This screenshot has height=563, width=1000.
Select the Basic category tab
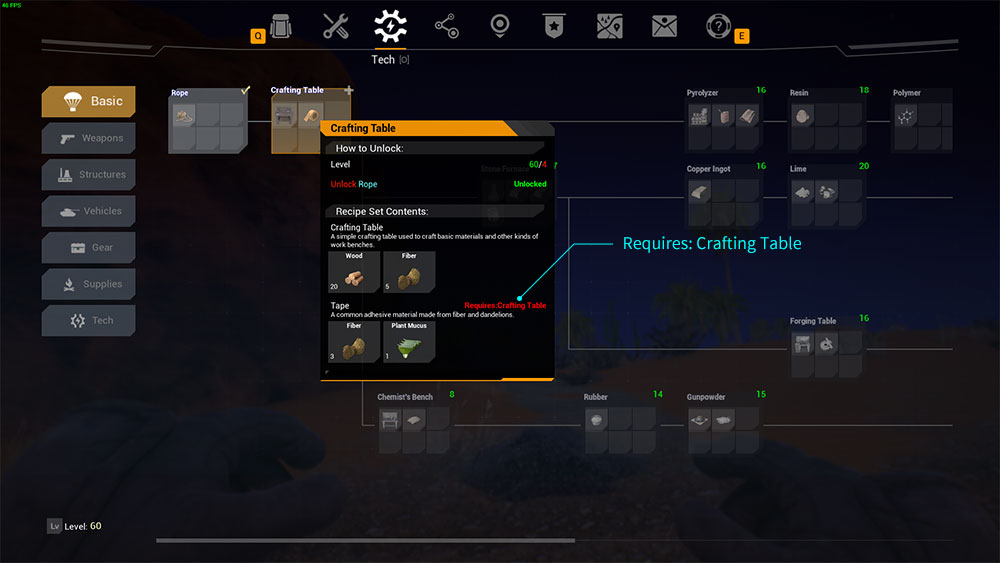click(x=88, y=101)
